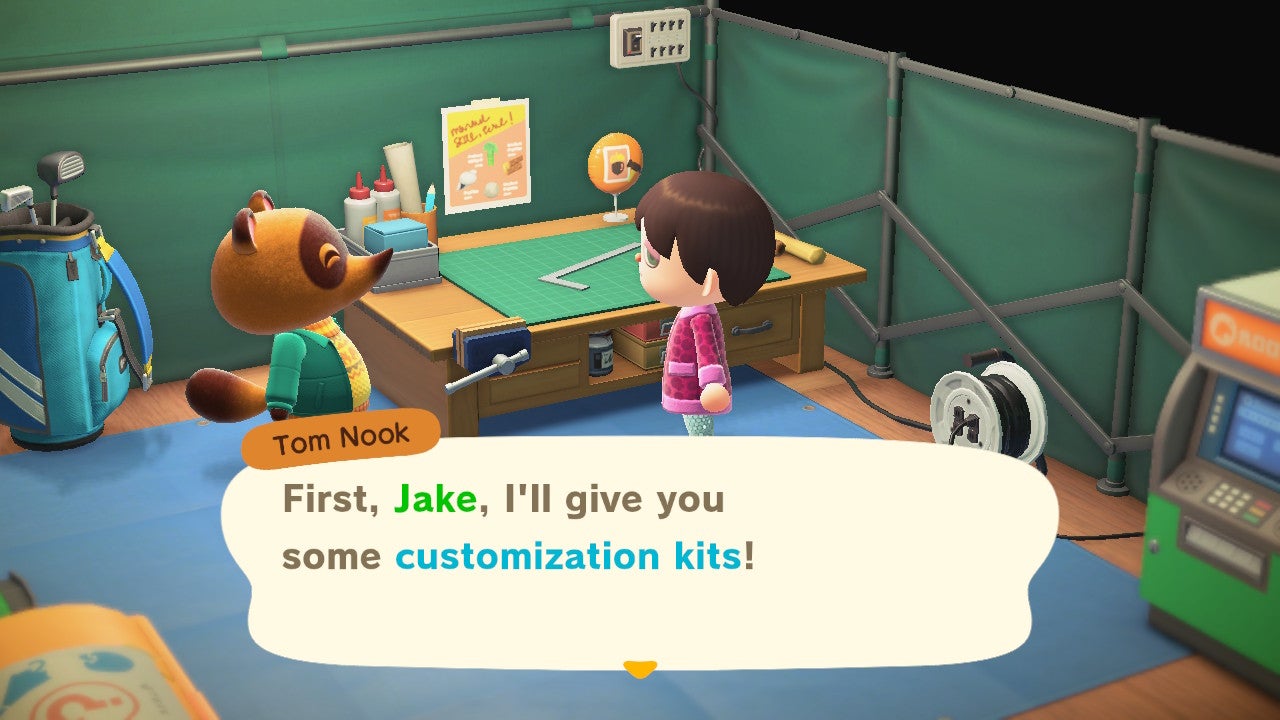Open the drawer under the workbench
The height and width of the screenshot is (720, 1280).
point(750,330)
